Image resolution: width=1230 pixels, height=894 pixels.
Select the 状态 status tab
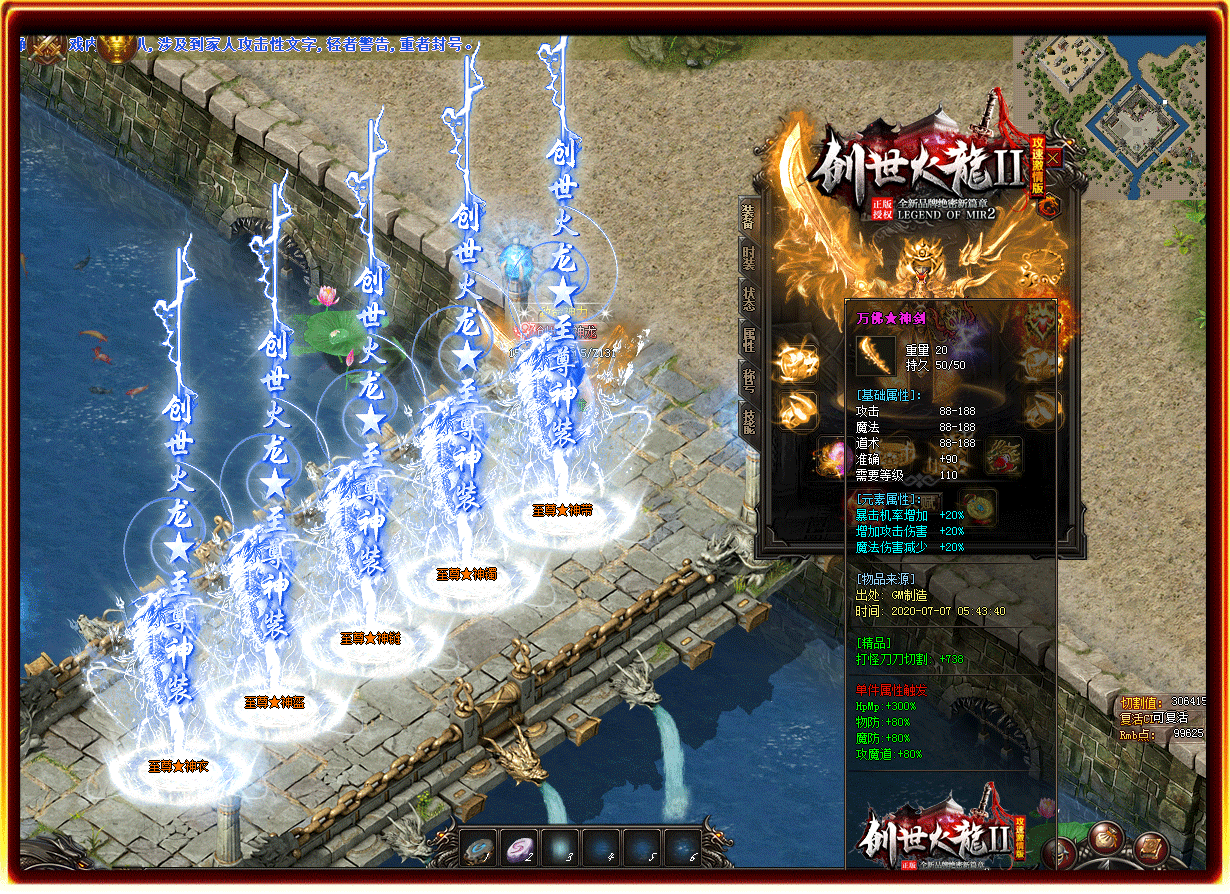click(748, 298)
